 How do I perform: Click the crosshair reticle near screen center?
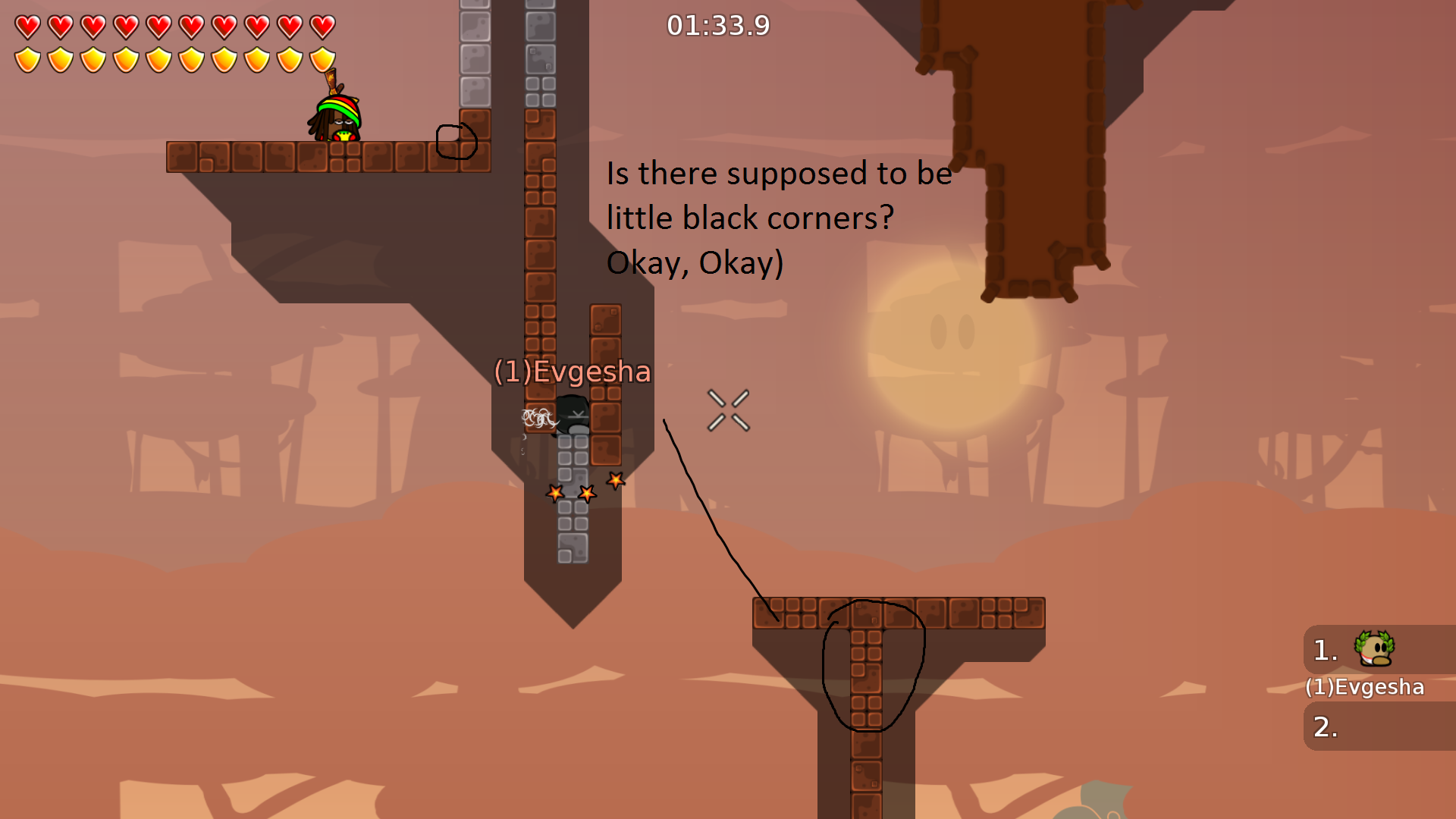728,409
